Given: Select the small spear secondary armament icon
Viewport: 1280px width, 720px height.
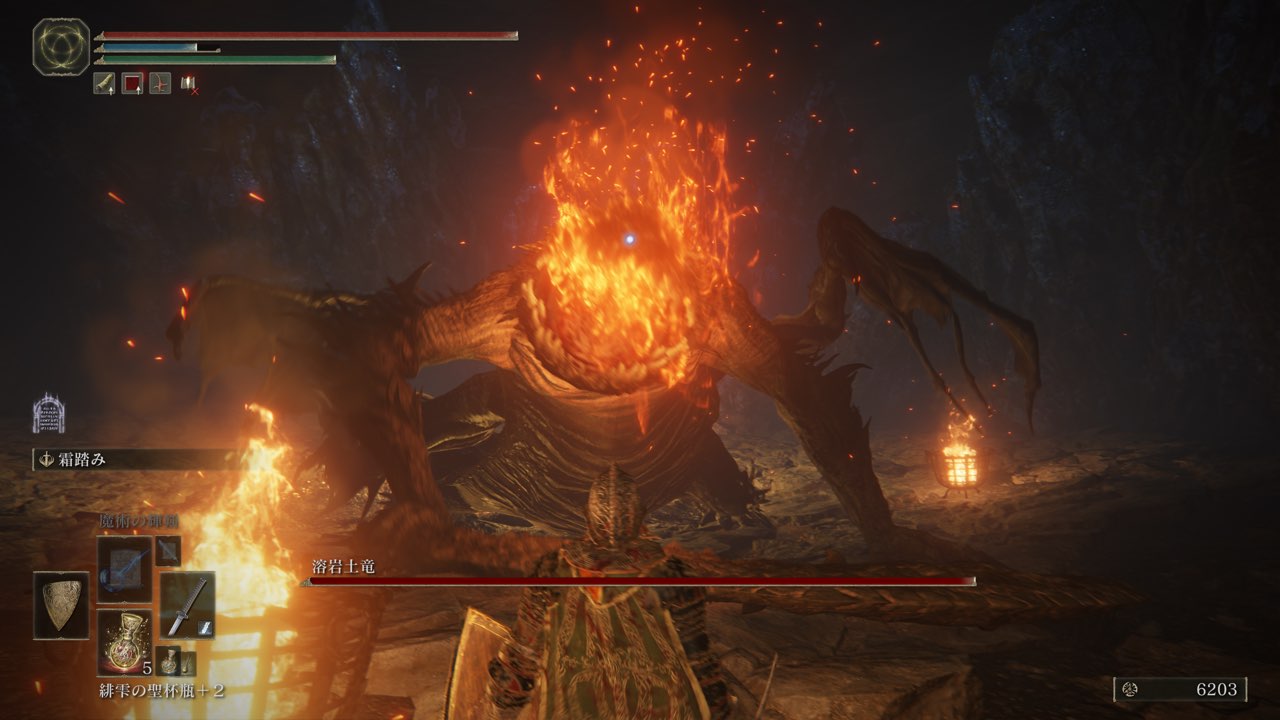Looking at the screenshot, I should click(x=168, y=550).
